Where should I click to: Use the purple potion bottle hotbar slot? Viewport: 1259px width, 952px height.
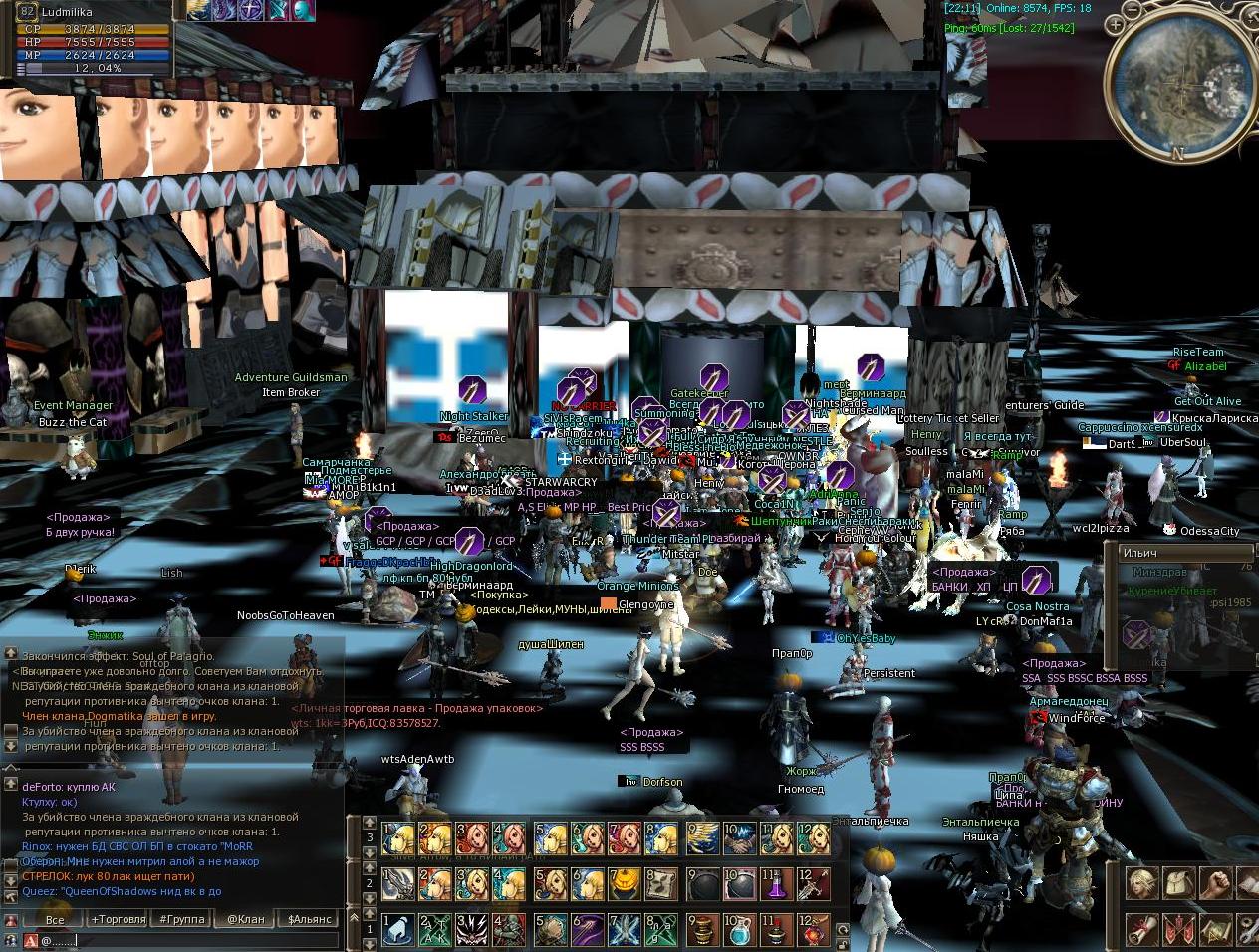[x=777, y=884]
